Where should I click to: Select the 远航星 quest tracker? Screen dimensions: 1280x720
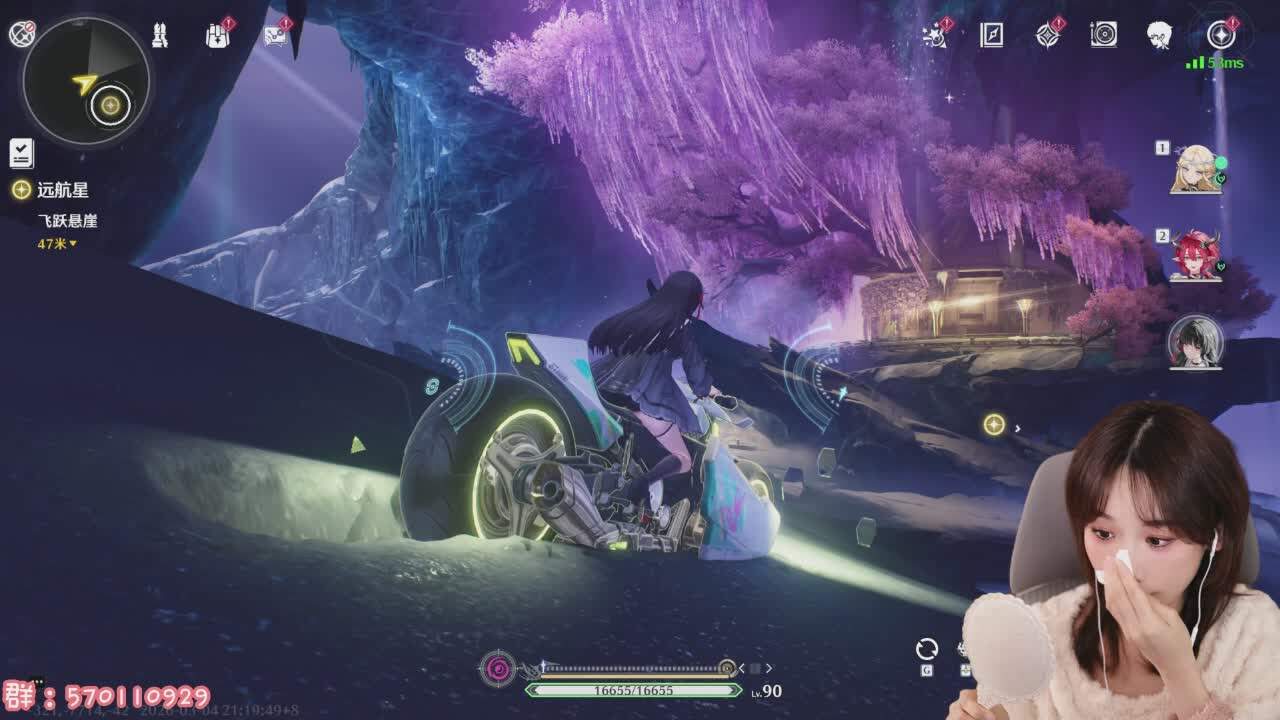62,190
